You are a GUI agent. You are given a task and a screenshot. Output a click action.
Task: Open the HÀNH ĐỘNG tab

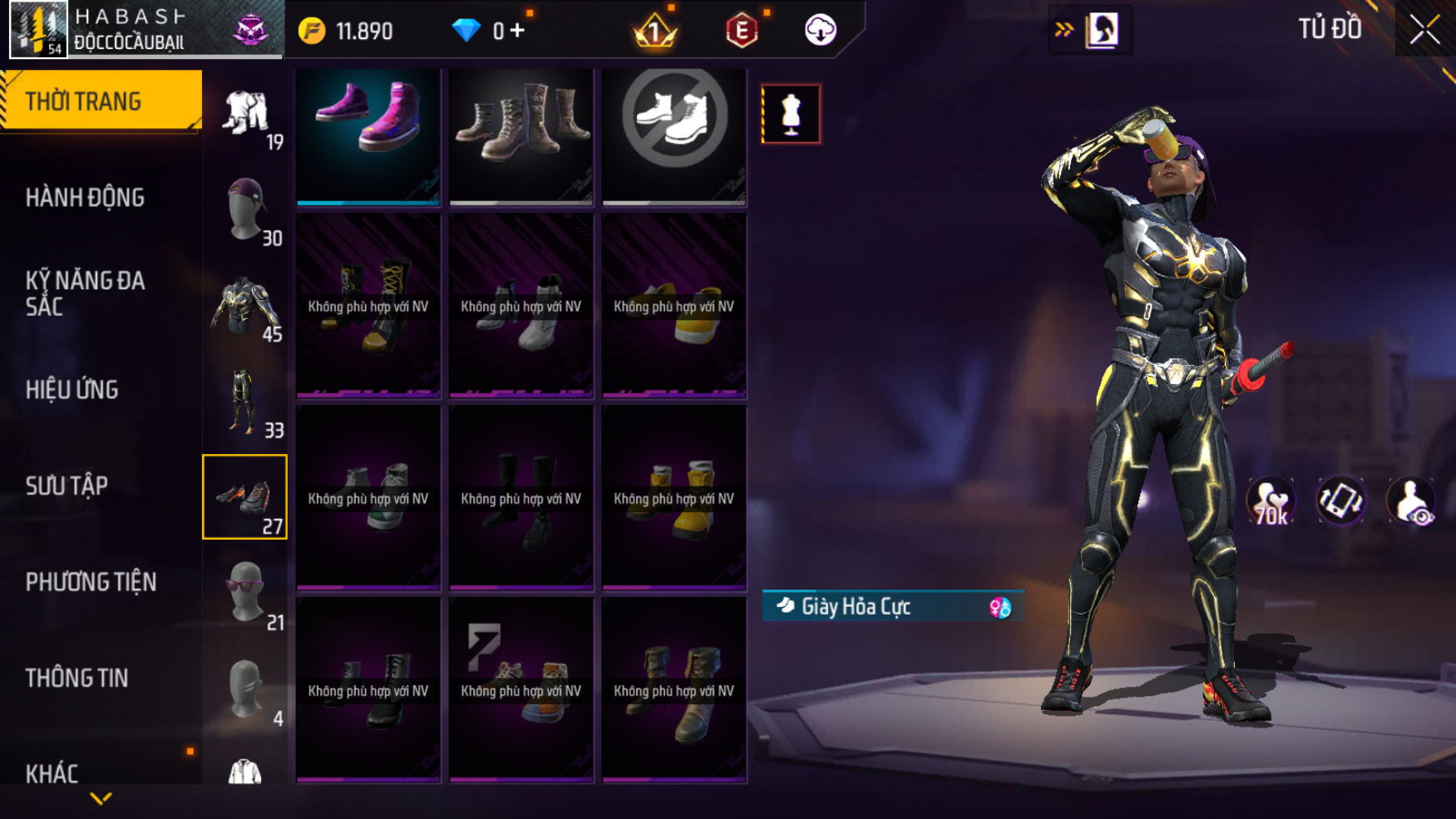tap(85, 198)
